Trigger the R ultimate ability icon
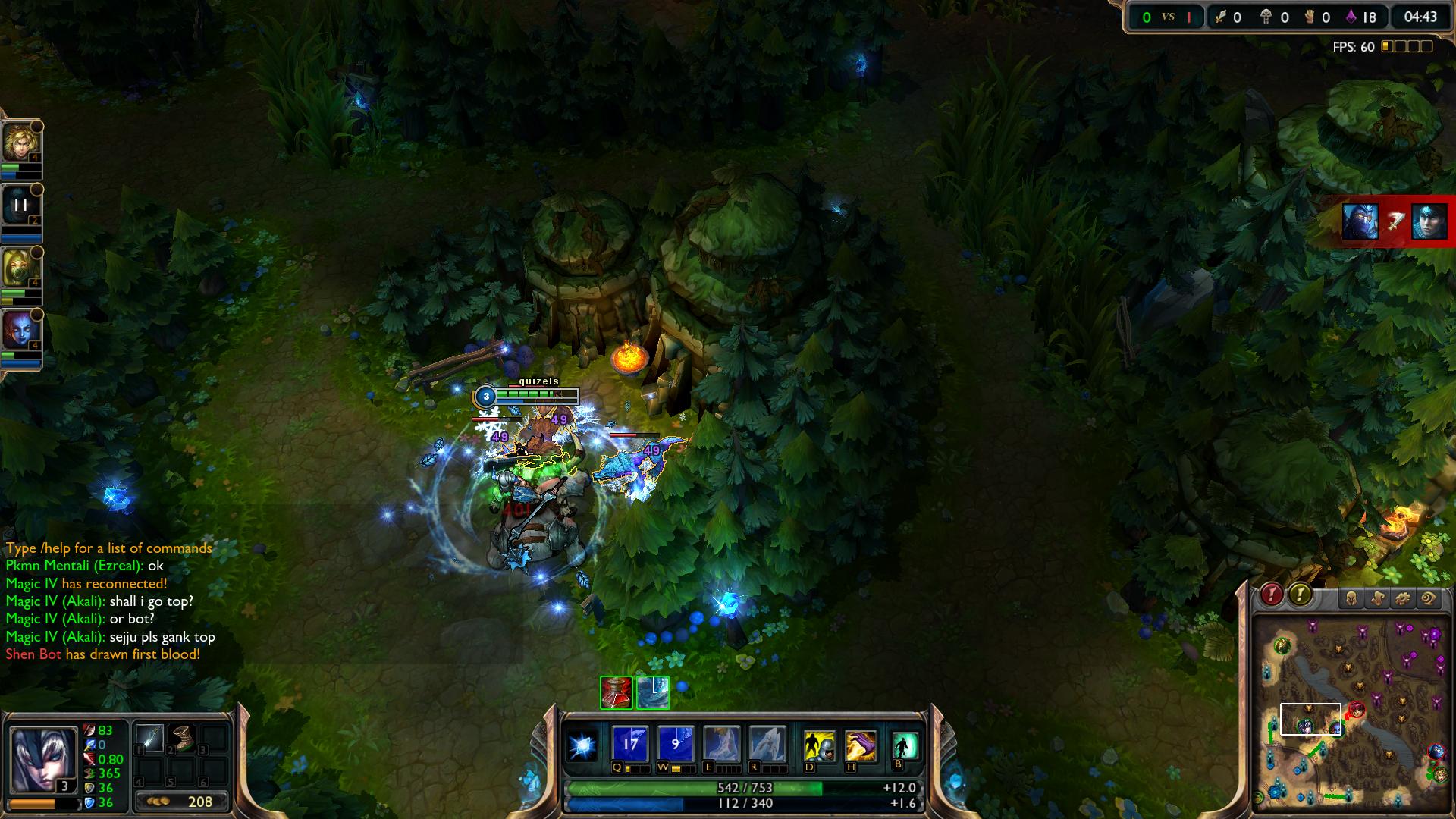 [767, 744]
